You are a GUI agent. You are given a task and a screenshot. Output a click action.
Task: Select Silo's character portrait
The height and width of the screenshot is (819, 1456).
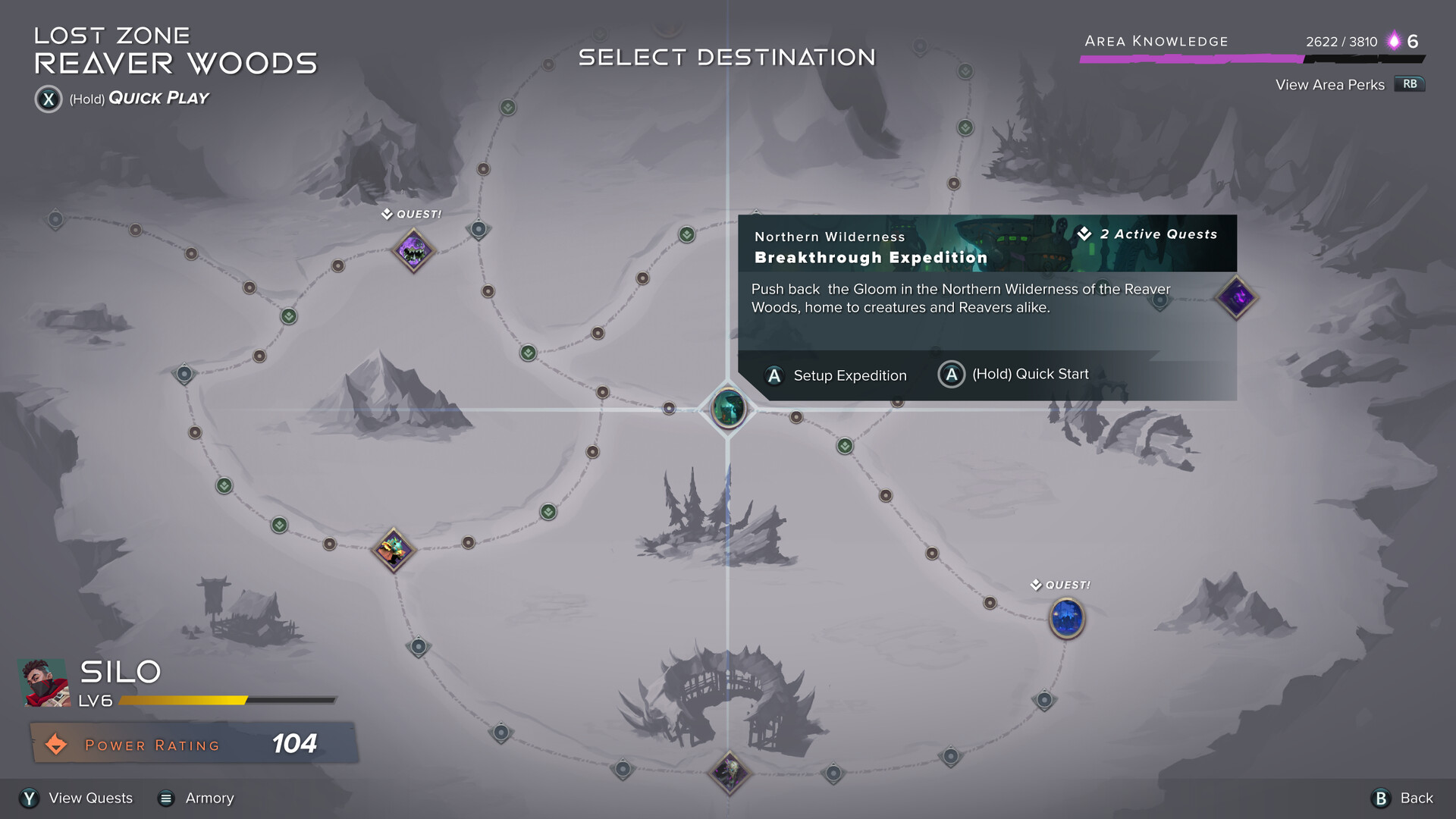(43, 682)
